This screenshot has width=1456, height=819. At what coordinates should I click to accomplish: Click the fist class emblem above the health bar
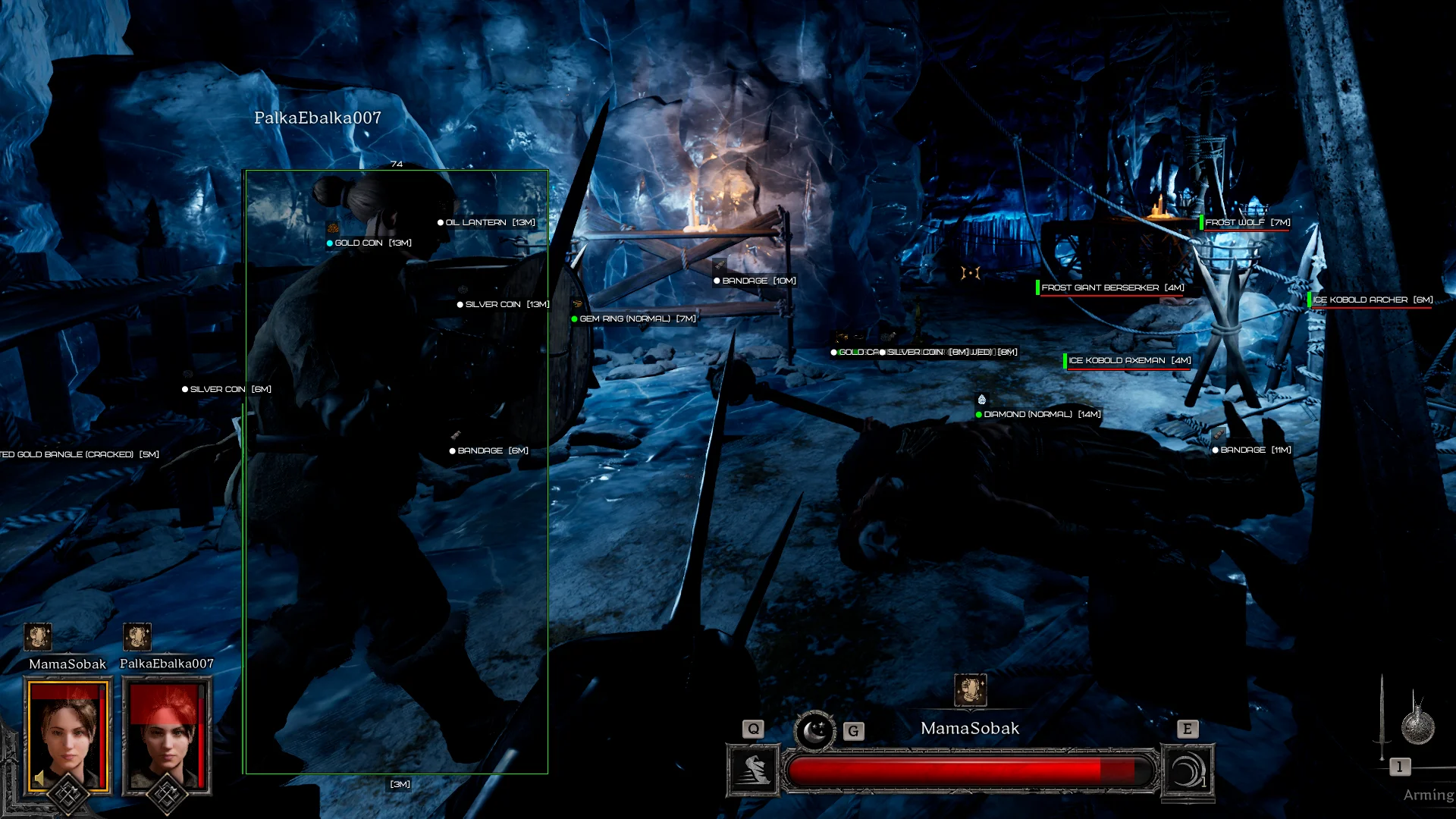tap(970, 690)
